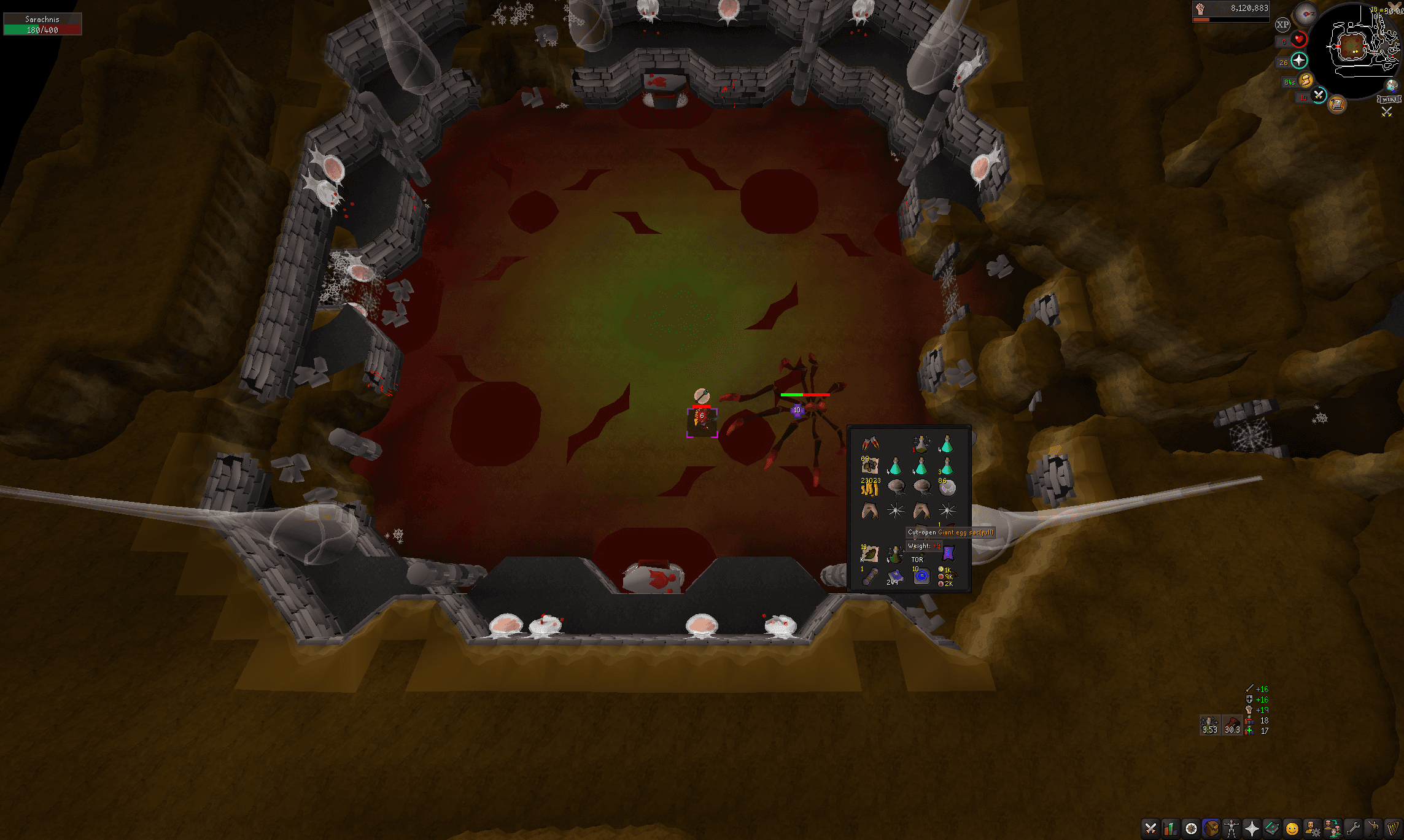
Task: Open the world map globe beside the minimap
Action: click(x=1392, y=86)
